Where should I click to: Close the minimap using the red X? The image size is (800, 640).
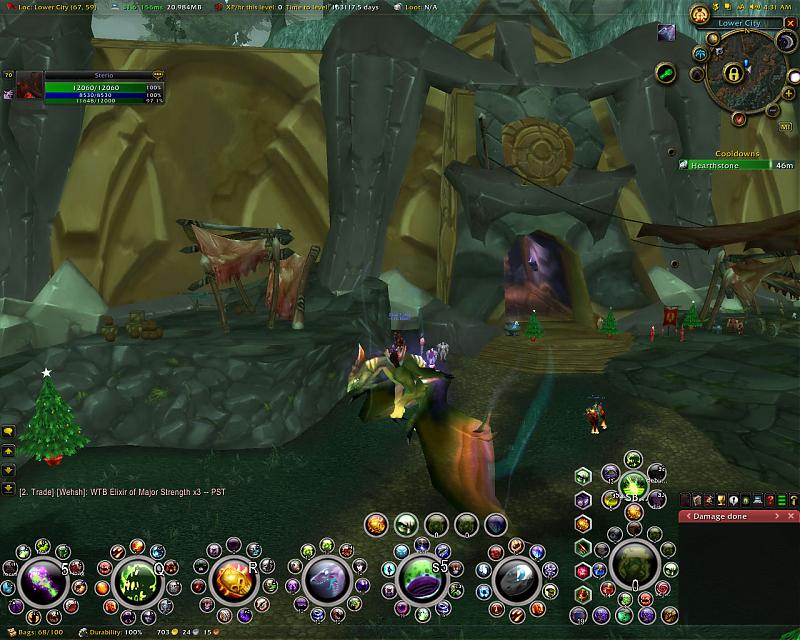click(x=790, y=22)
